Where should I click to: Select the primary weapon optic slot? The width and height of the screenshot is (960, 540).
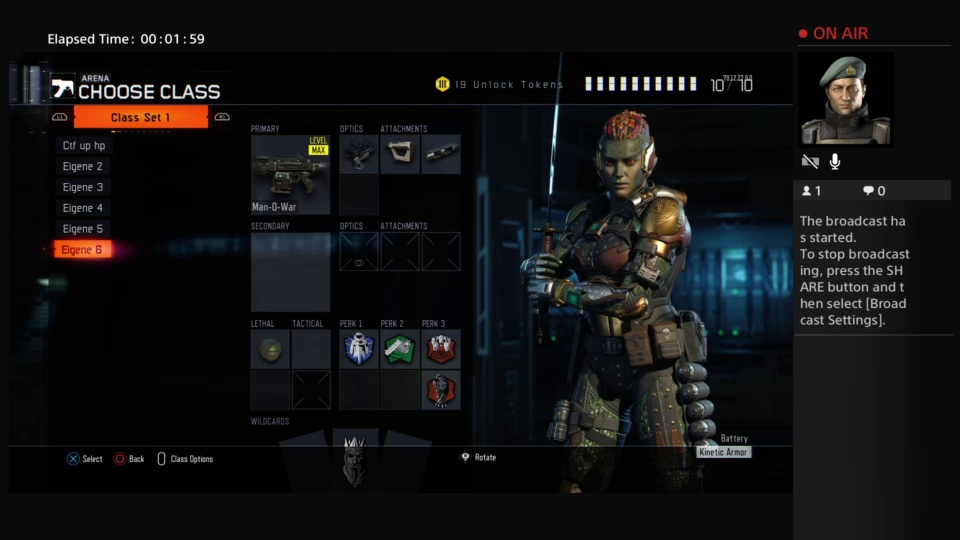(359, 155)
